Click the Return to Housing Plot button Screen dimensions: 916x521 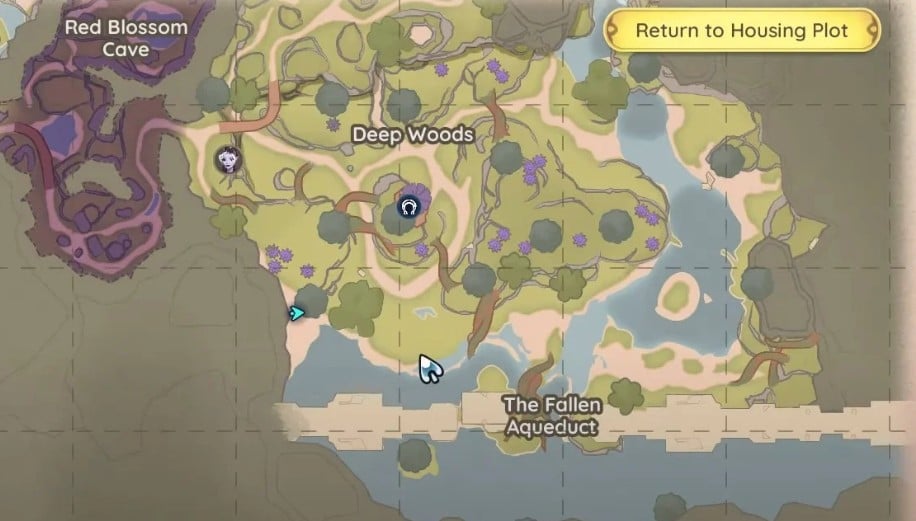(x=741, y=30)
